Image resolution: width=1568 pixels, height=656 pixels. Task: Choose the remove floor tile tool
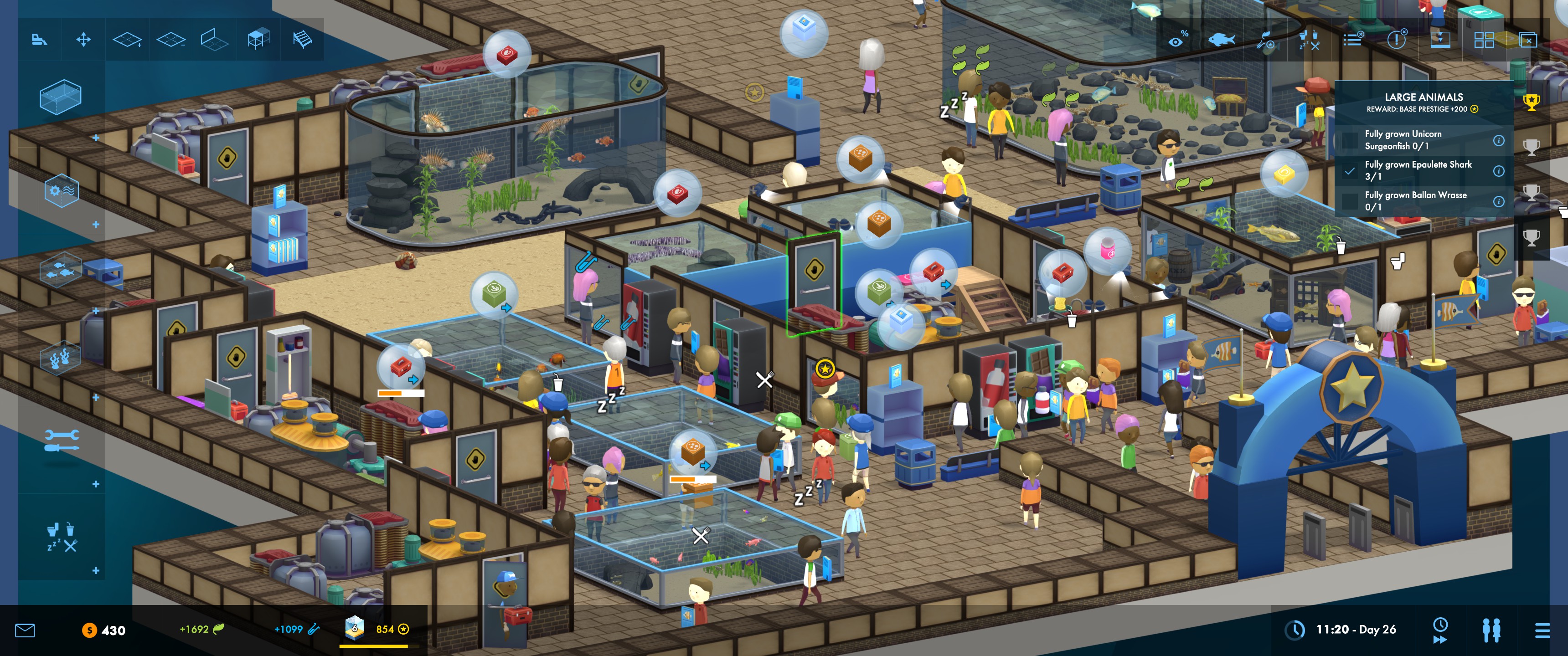tap(170, 40)
